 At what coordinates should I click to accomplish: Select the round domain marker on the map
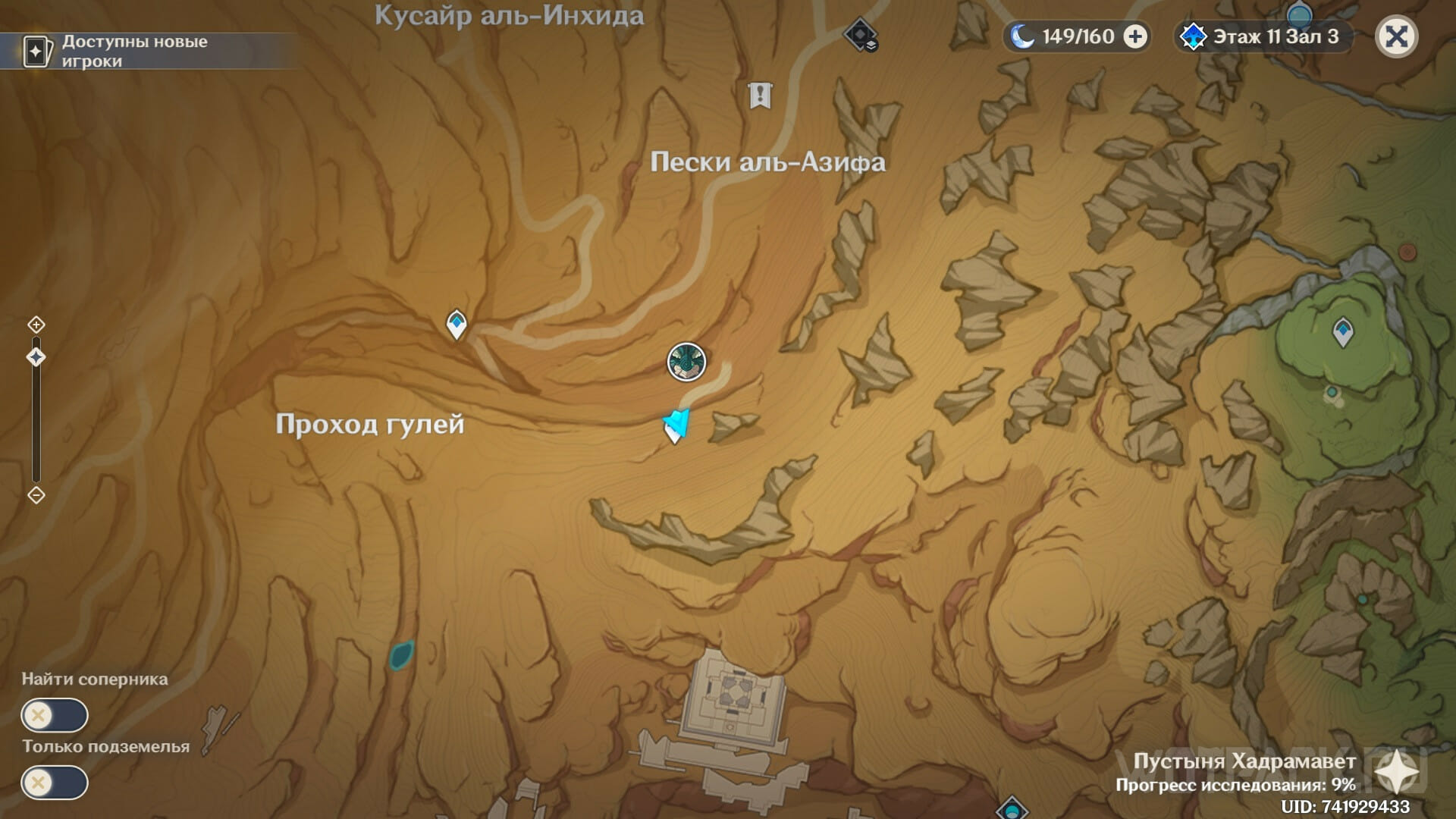coord(686,362)
